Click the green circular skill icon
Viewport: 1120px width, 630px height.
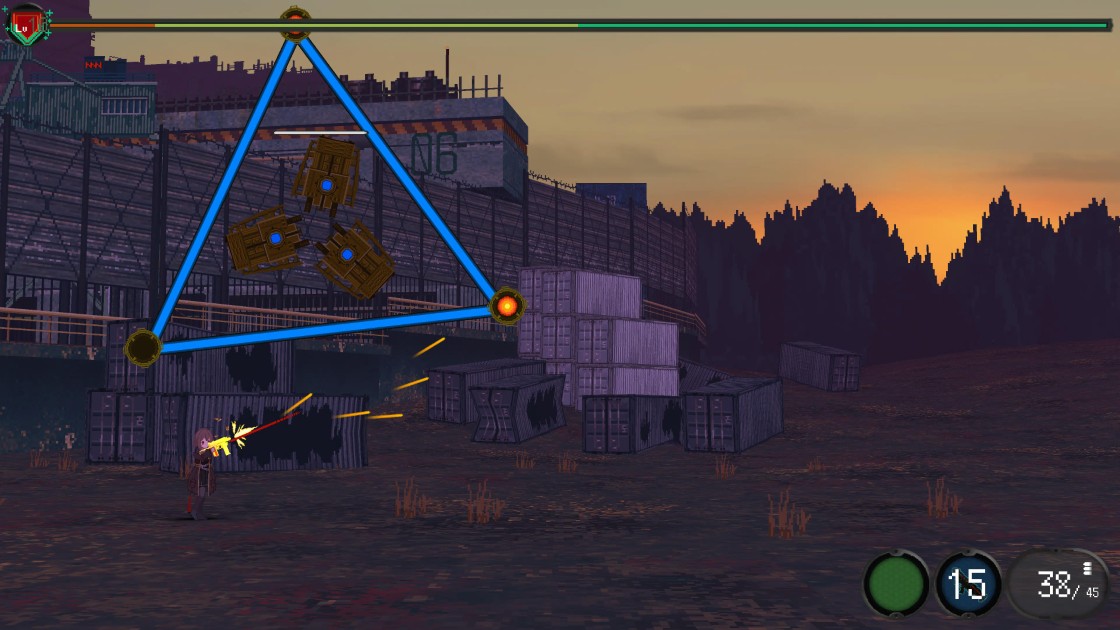[896, 585]
